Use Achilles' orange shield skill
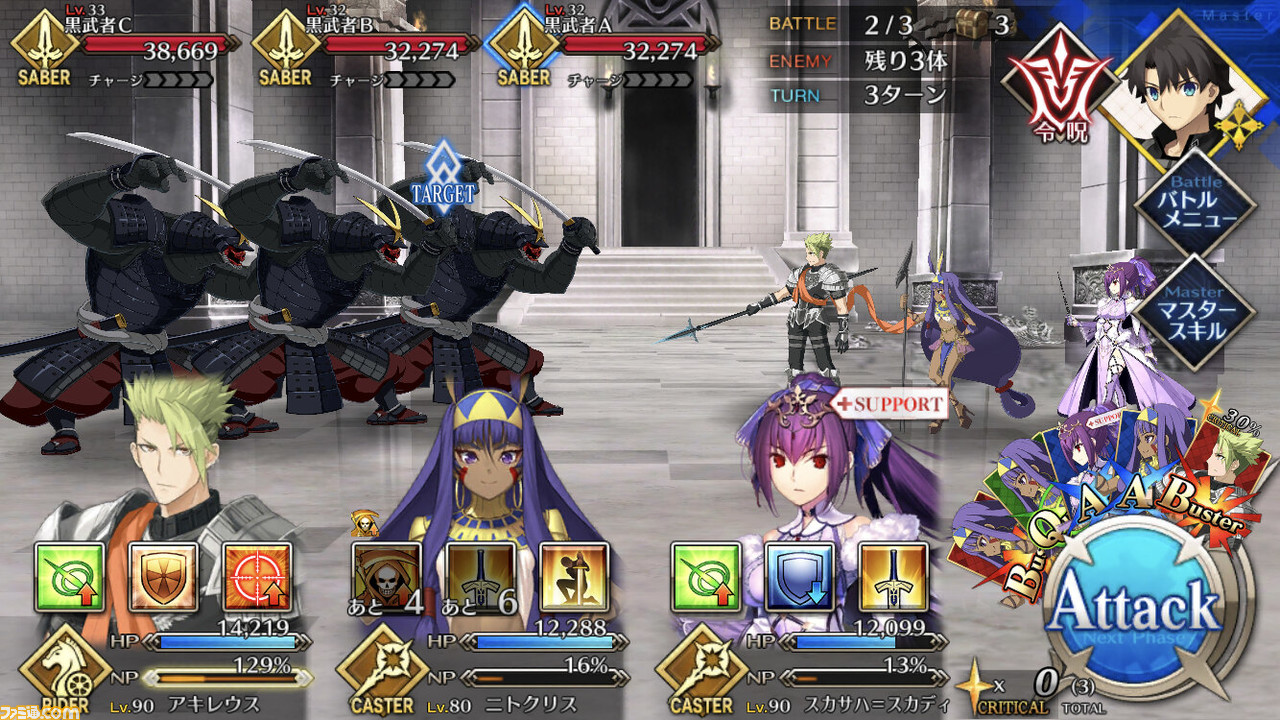Screen dimensions: 1280x720 [164, 577]
